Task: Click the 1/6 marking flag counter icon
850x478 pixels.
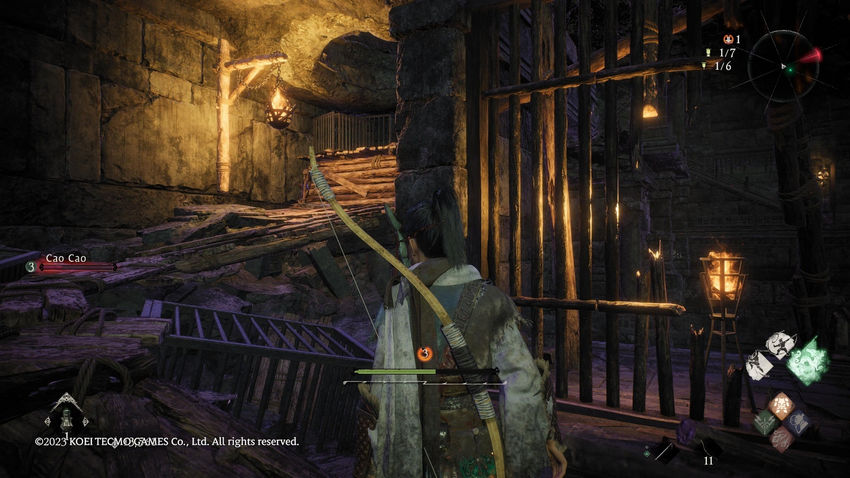Action: (x=706, y=66)
